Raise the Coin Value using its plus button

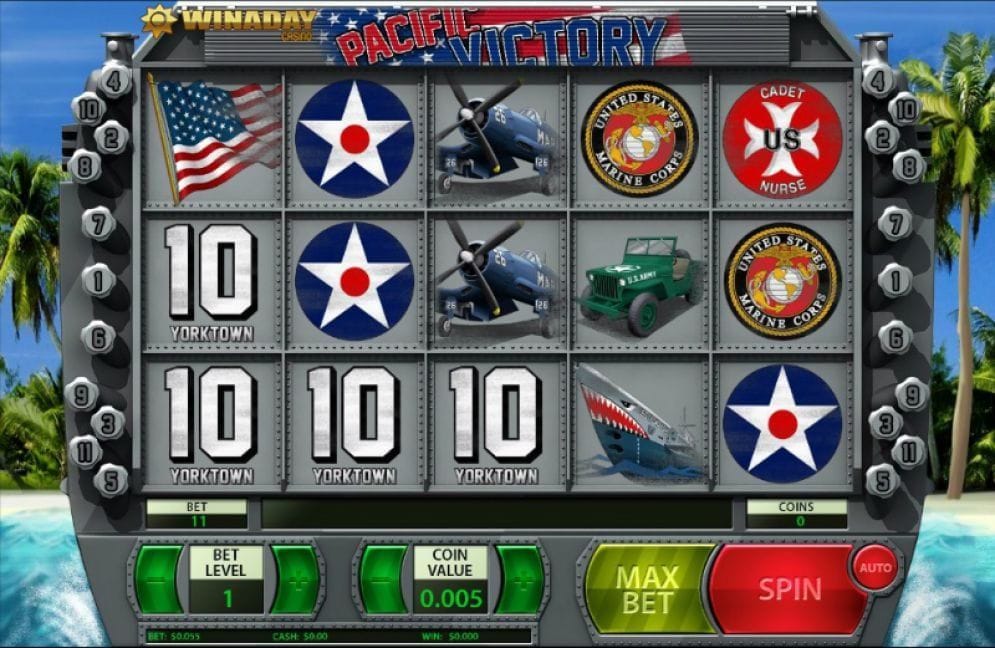click(520, 580)
